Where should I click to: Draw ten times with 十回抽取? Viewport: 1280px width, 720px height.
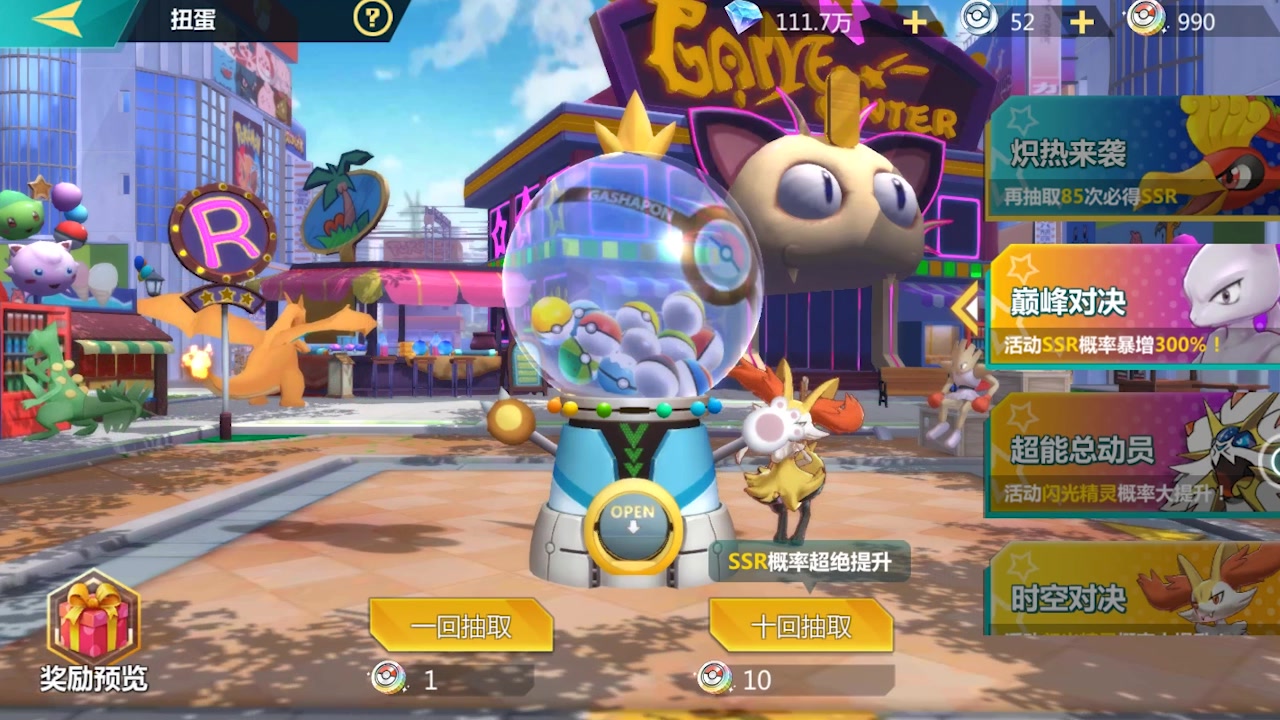pos(801,627)
